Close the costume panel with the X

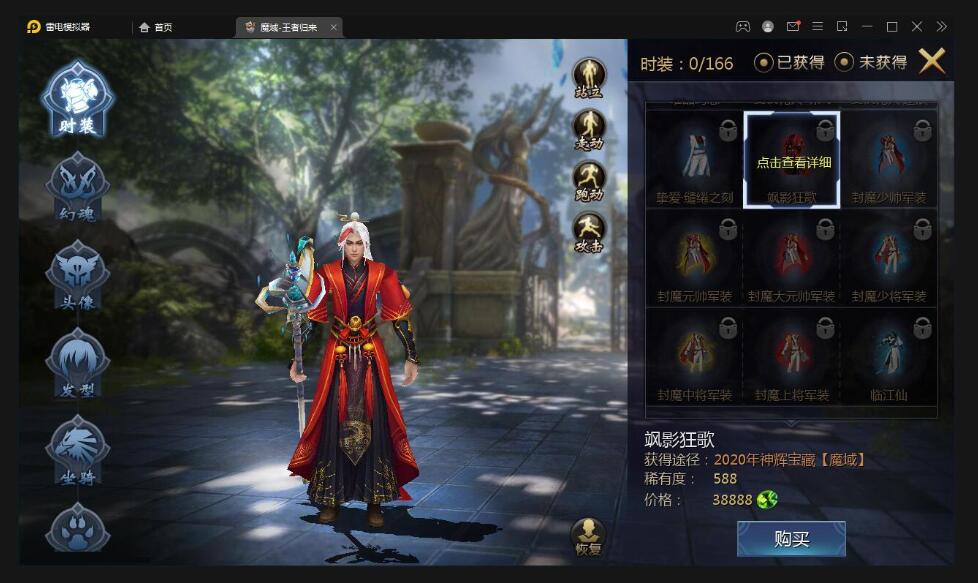[x=931, y=61]
